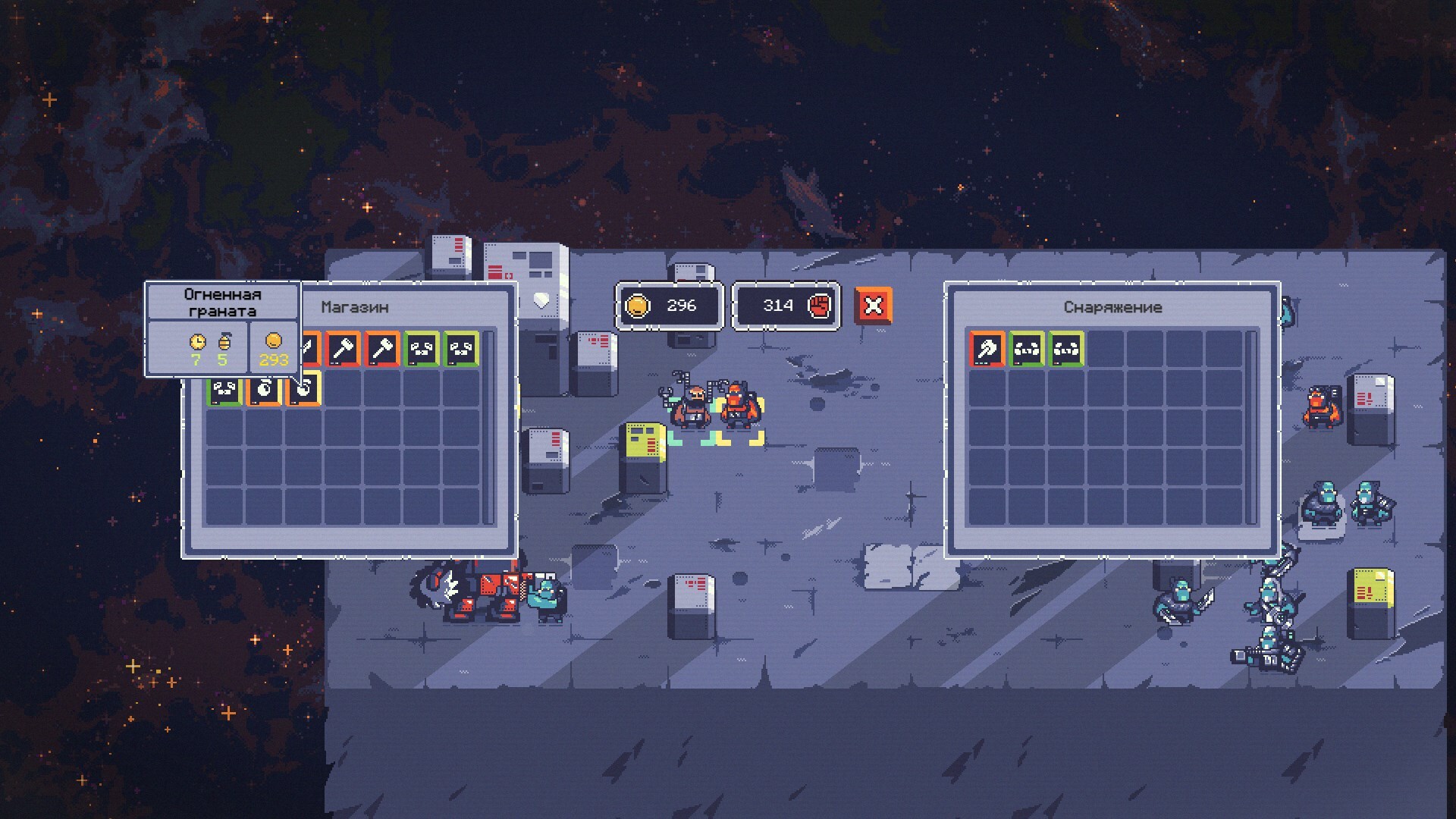The image size is (1456, 819).
Task: Pick the green mask item beside the grenades
Action: click(x=225, y=390)
